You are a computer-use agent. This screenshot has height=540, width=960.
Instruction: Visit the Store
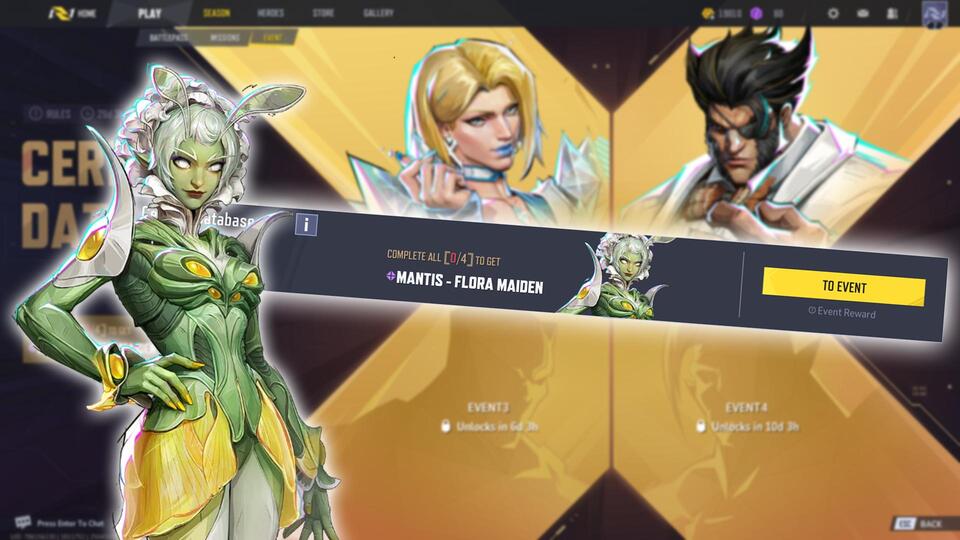pyautogui.click(x=323, y=14)
